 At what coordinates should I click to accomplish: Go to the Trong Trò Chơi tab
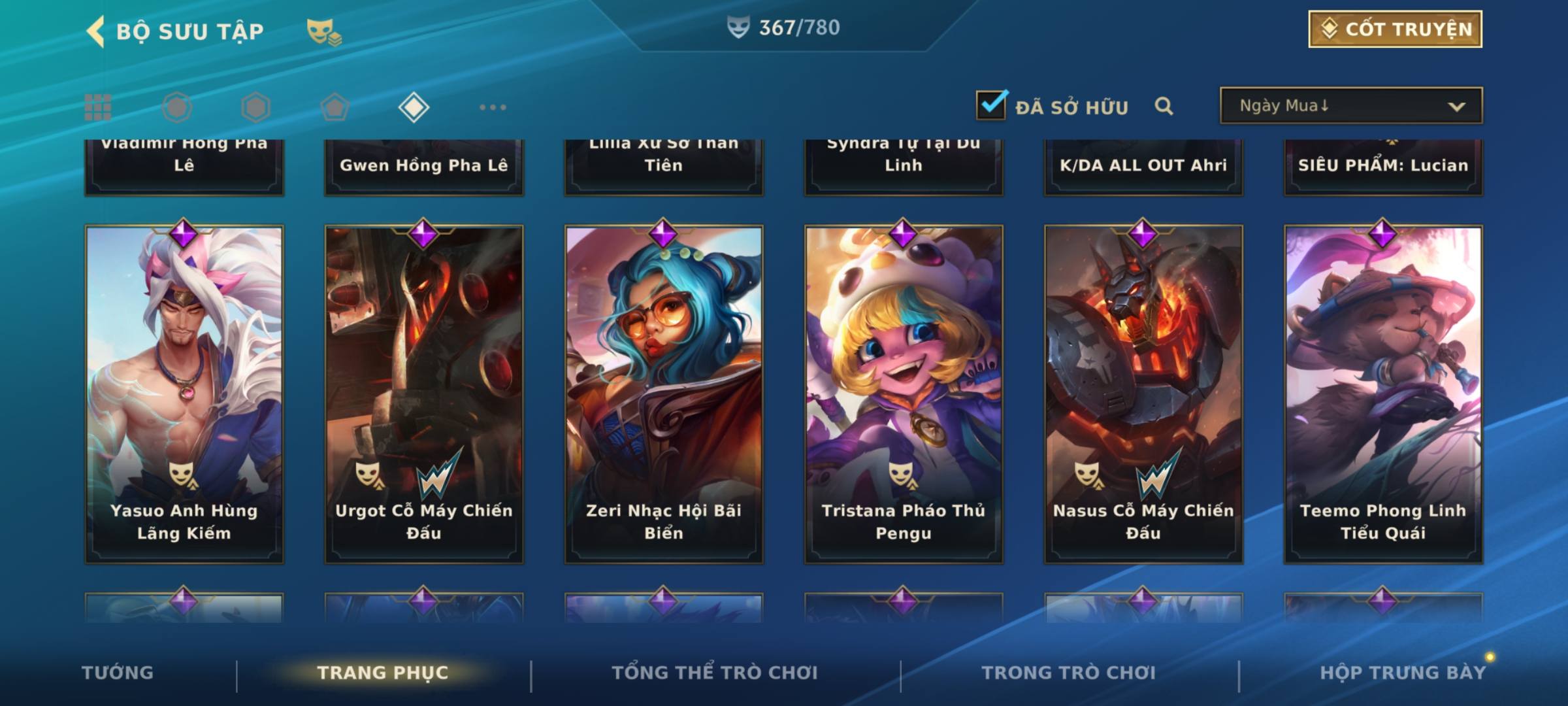tap(1069, 673)
